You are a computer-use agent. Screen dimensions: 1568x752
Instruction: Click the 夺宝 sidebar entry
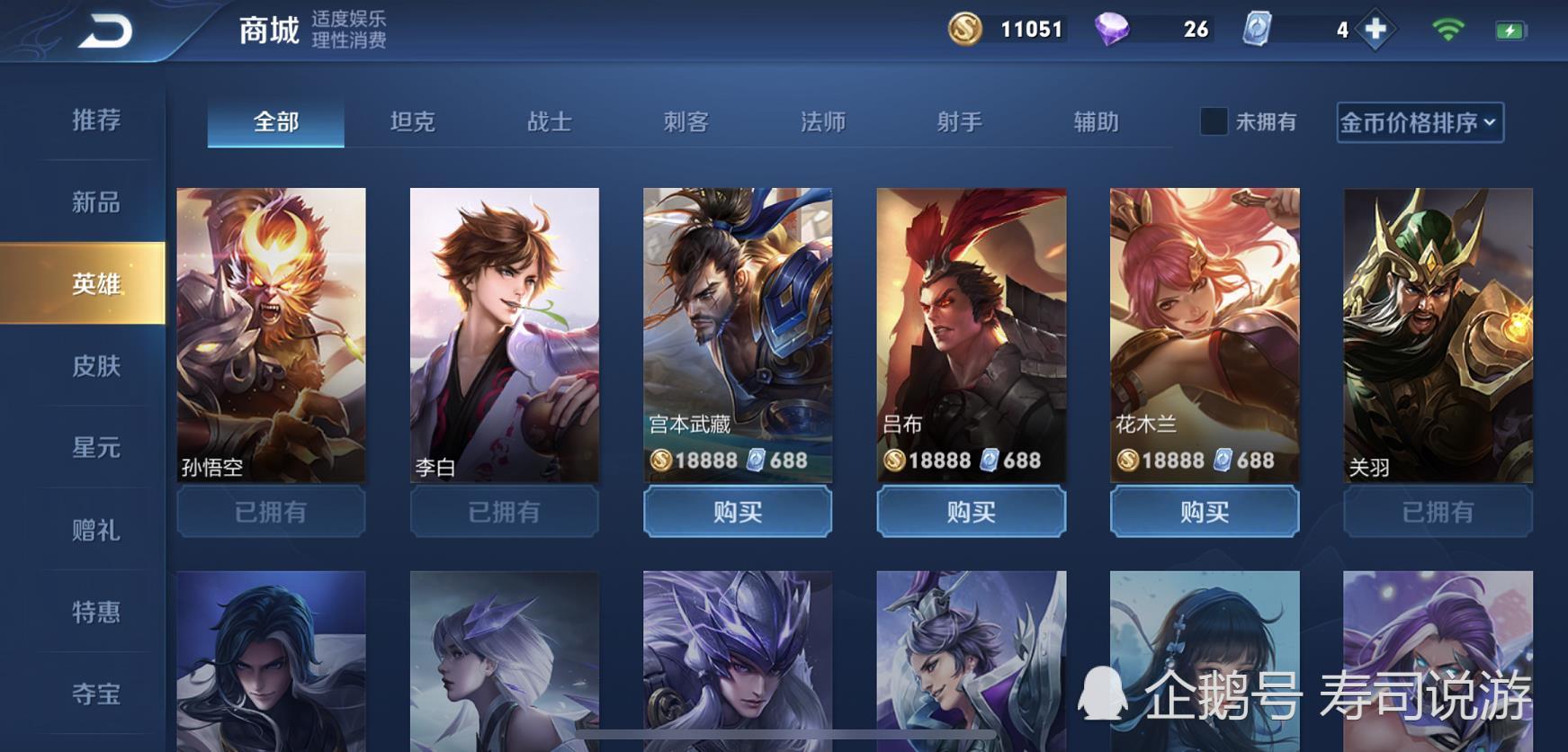(x=94, y=693)
